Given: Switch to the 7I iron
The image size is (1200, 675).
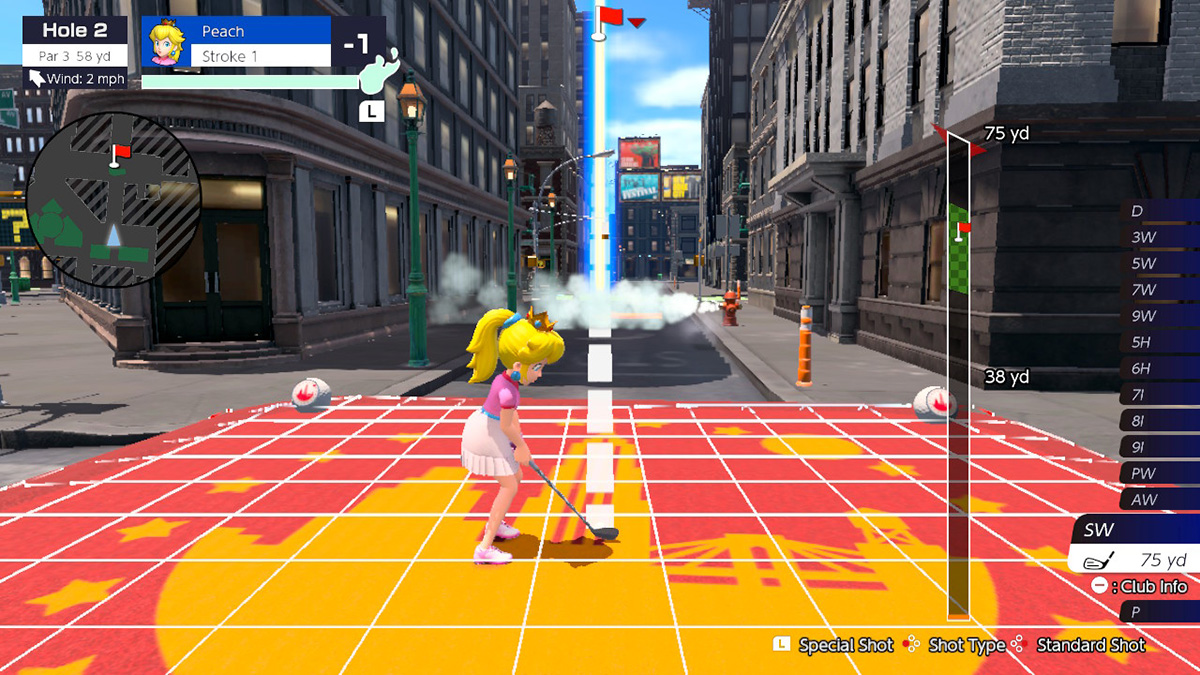Looking at the screenshot, I should 1160,395.
